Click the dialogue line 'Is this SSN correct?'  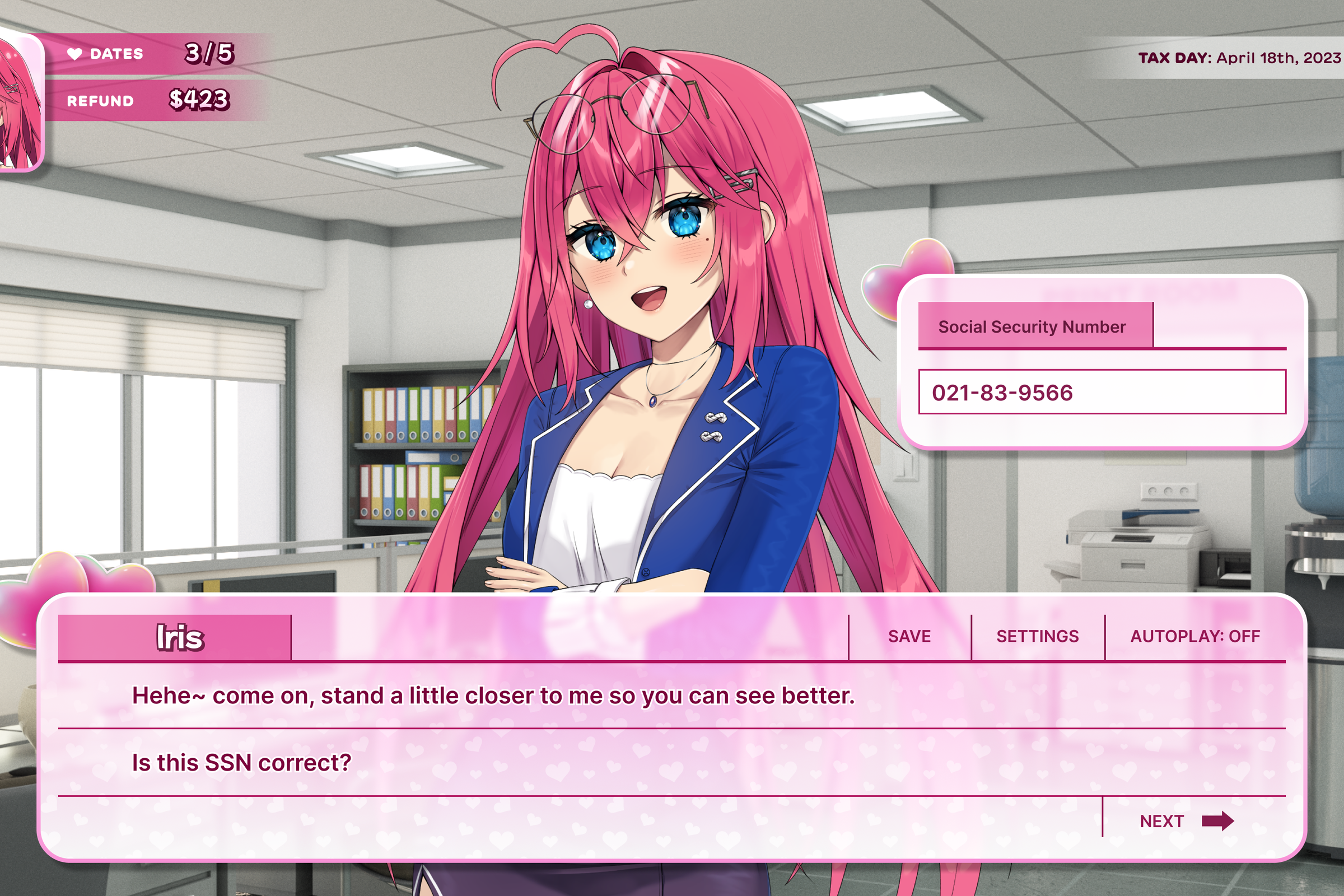click(240, 762)
